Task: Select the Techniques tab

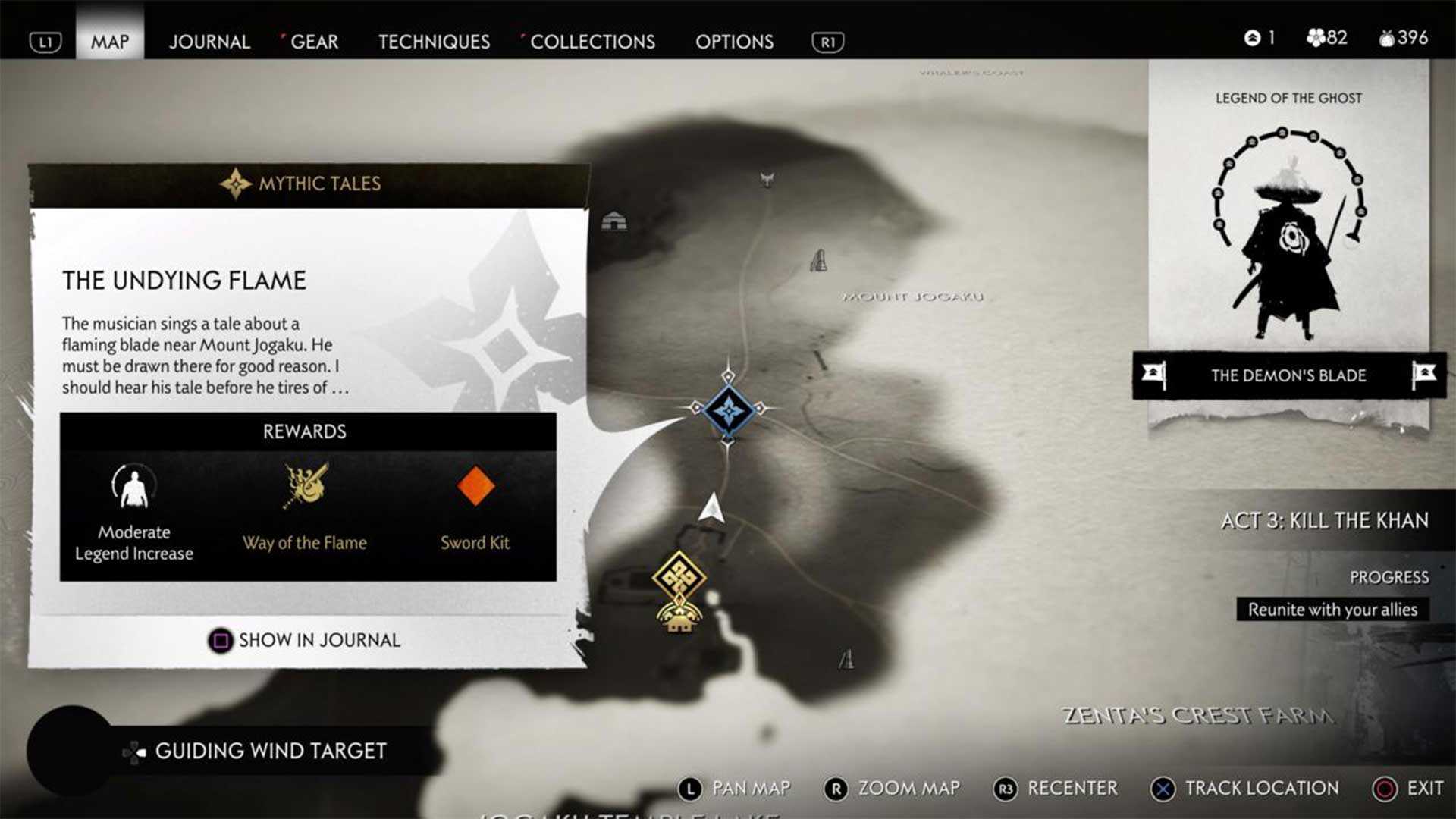Action: 434,42
